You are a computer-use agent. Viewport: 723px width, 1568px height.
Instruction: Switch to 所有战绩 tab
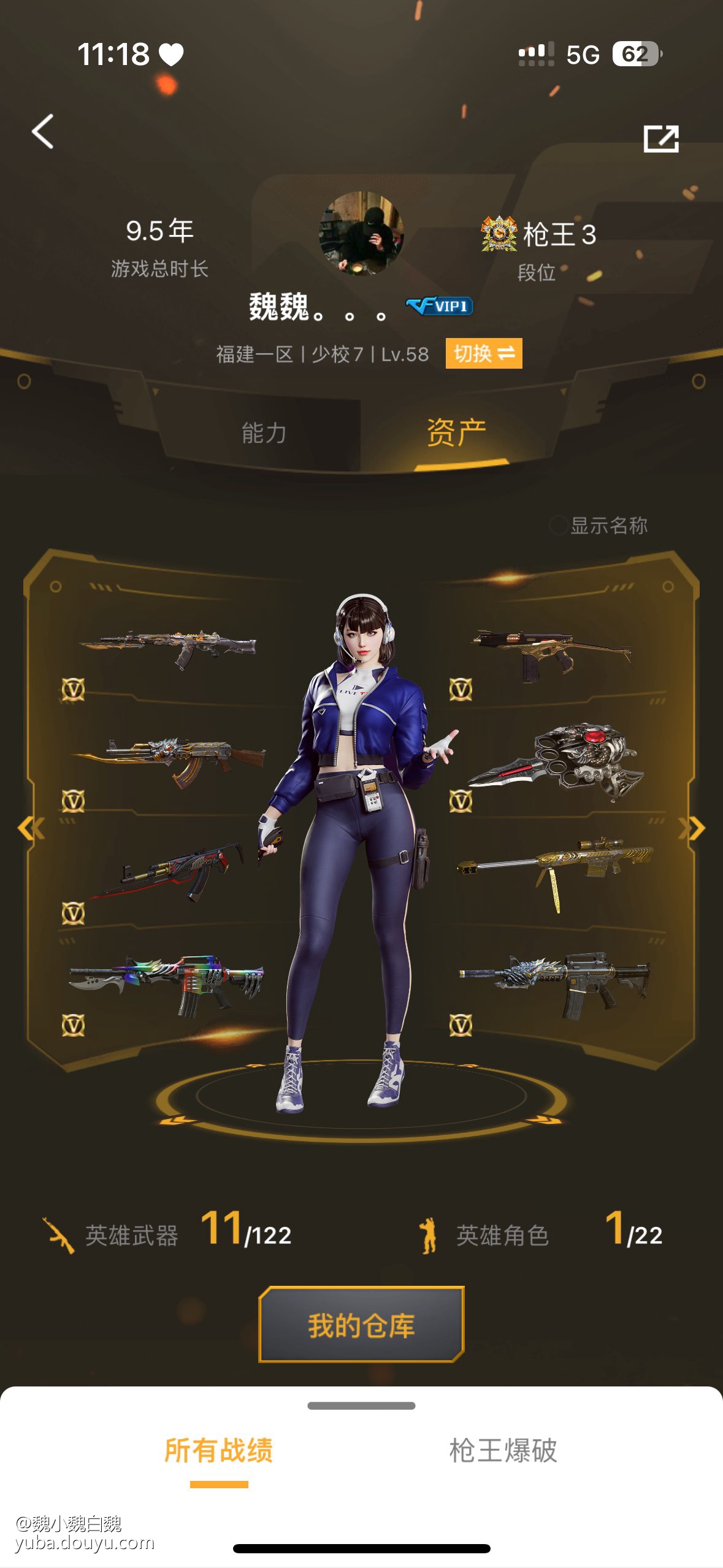click(x=219, y=1451)
